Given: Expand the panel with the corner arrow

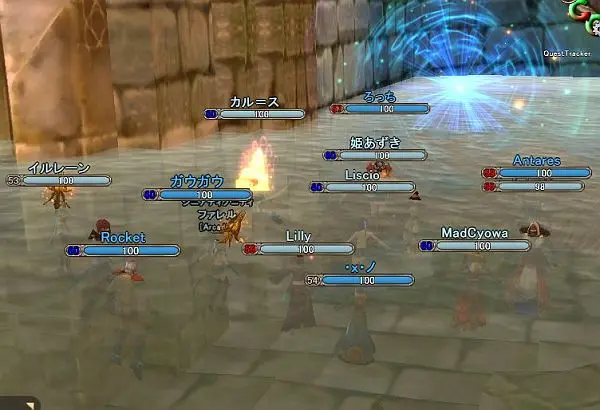Looking at the screenshot, I should point(29,404).
